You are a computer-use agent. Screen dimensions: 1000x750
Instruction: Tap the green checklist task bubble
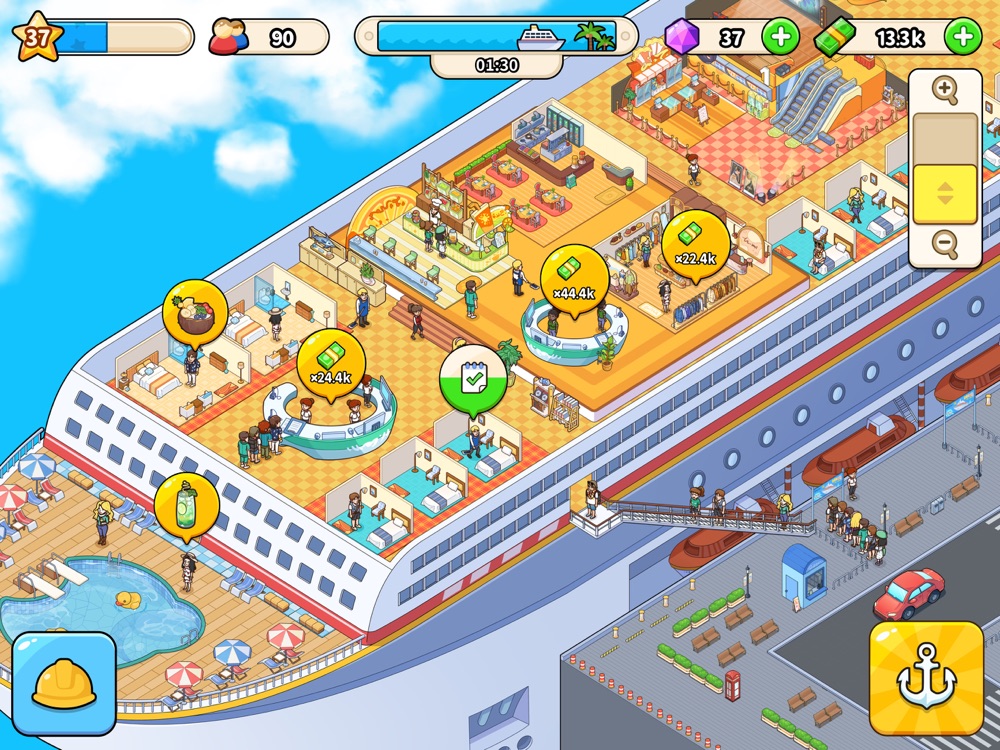pos(472,379)
